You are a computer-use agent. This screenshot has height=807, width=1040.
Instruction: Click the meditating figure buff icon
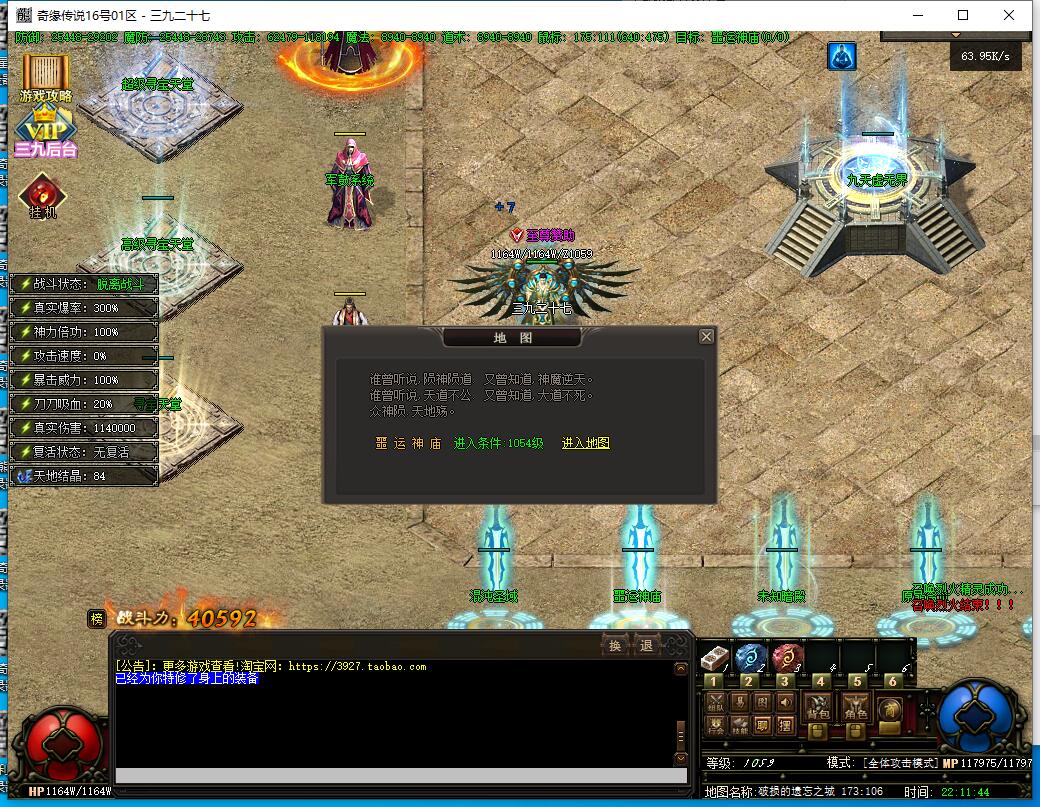[841, 57]
